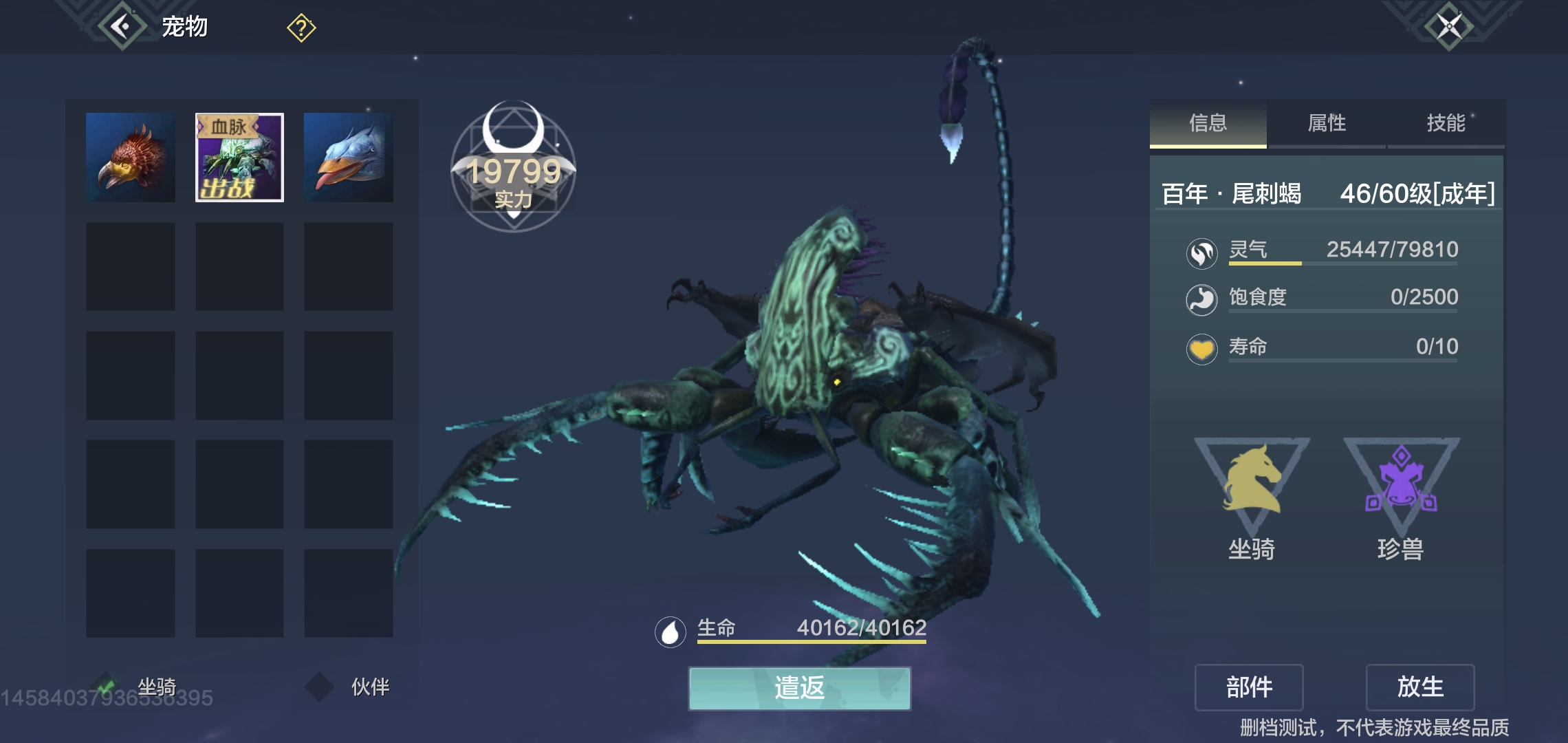Switch to the 信息 tab

pos(1208,124)
